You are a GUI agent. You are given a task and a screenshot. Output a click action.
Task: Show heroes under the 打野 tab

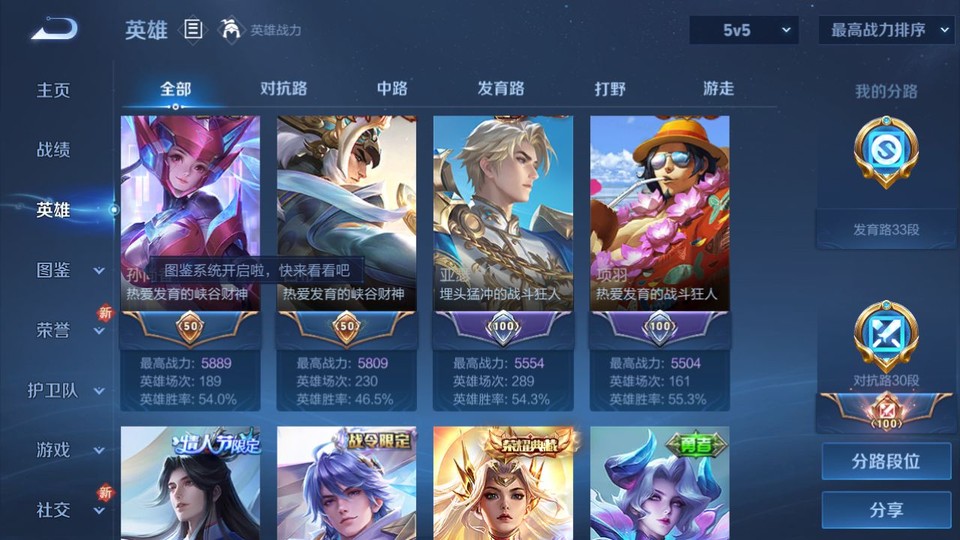[x=610, y=88]
